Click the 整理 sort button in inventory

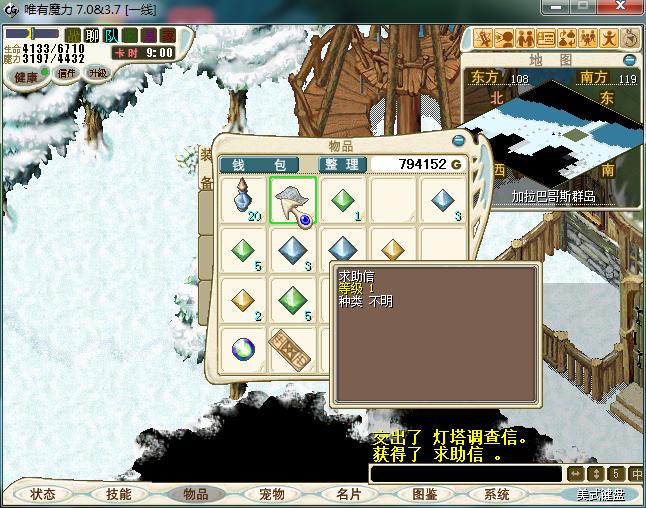pos(343,165)
